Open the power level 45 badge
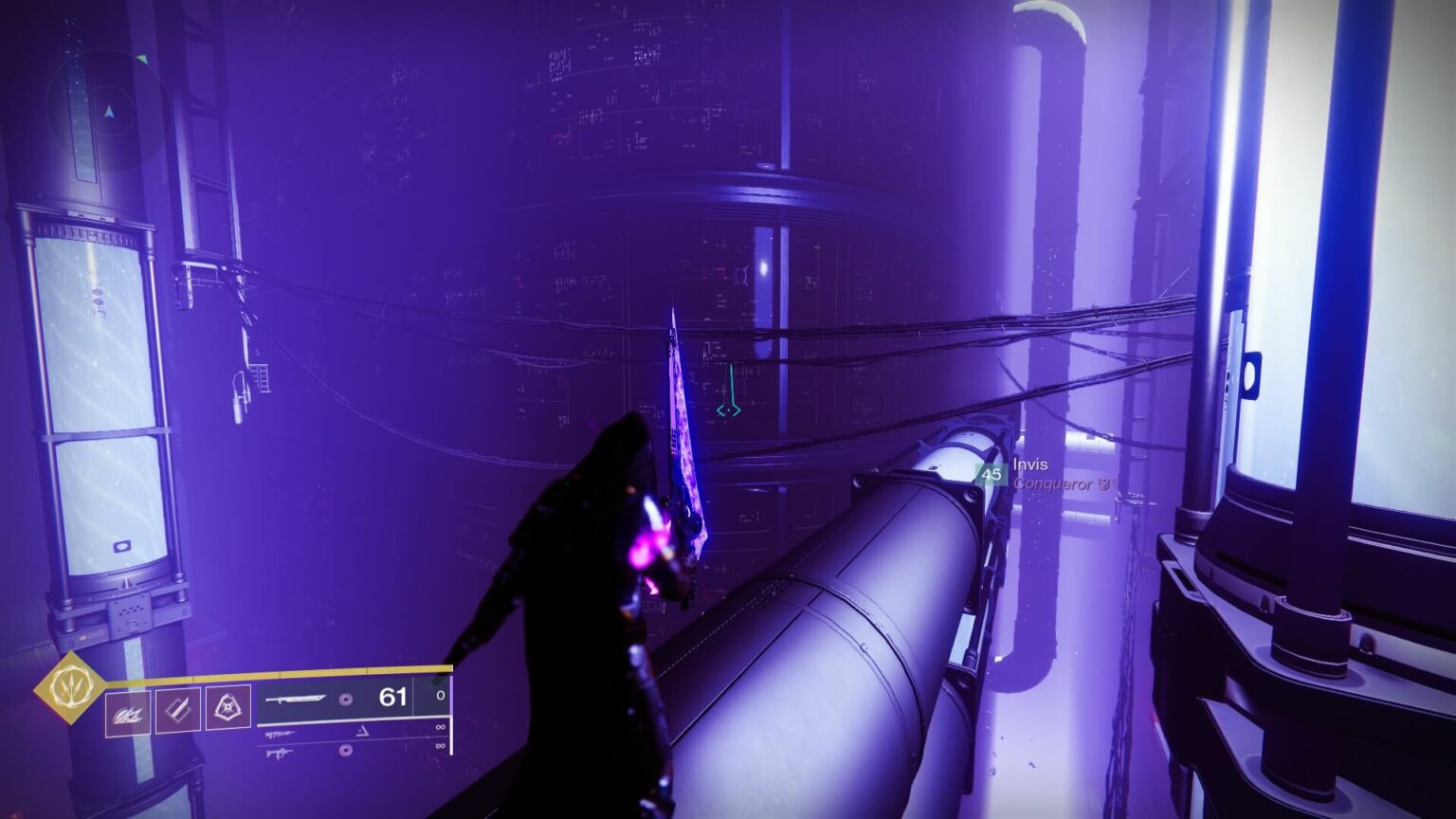The height and width of the screenshot is (819, 1456). (x=992, y=474)
